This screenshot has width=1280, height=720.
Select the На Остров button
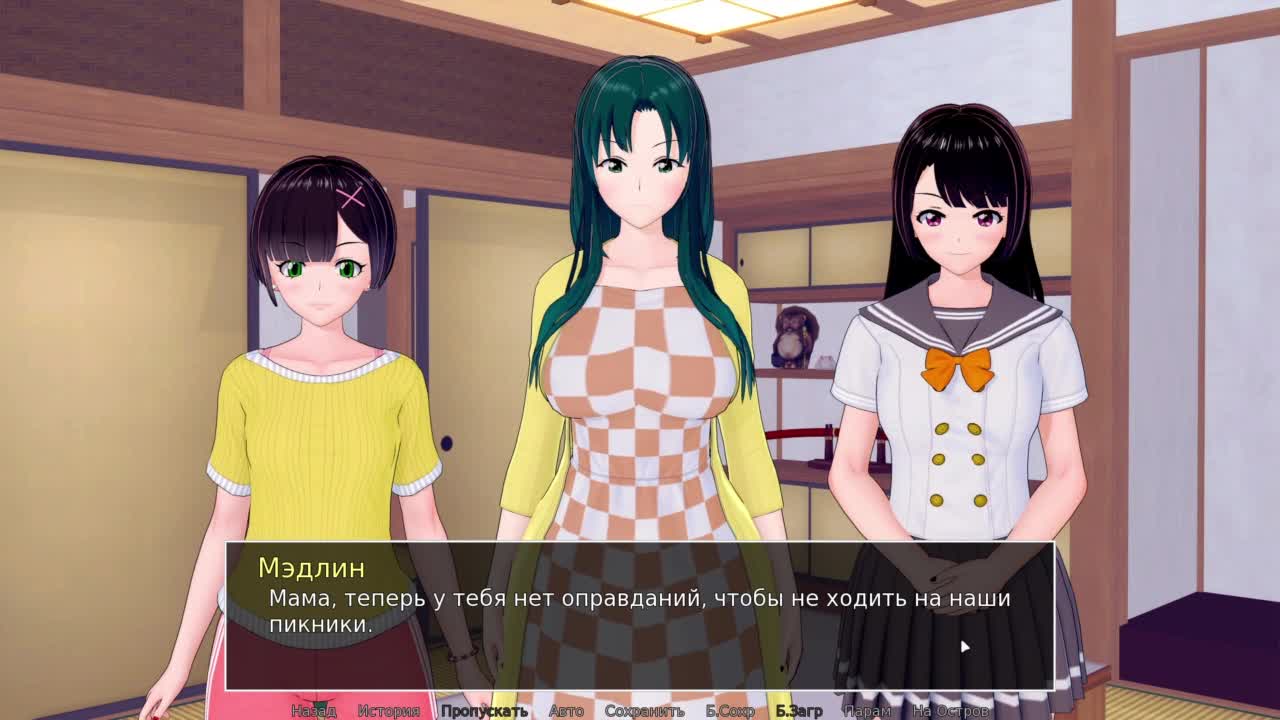951,711
